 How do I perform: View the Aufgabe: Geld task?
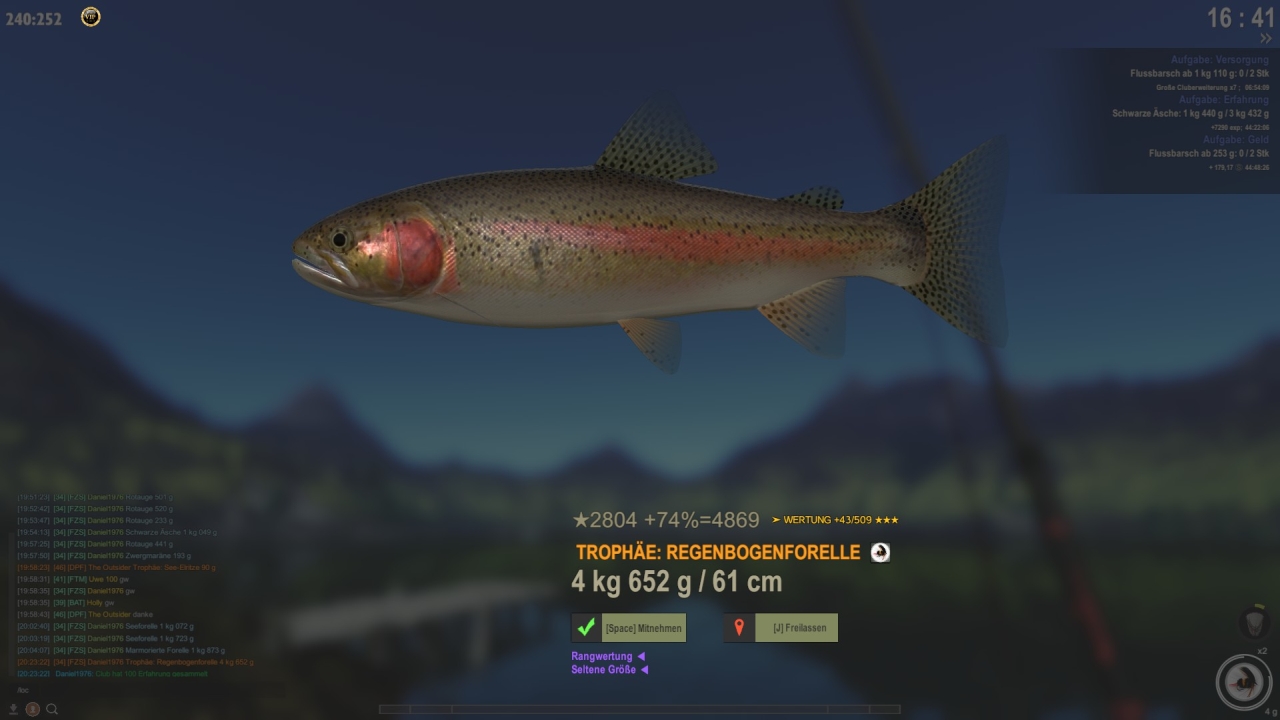(1235, 140)
